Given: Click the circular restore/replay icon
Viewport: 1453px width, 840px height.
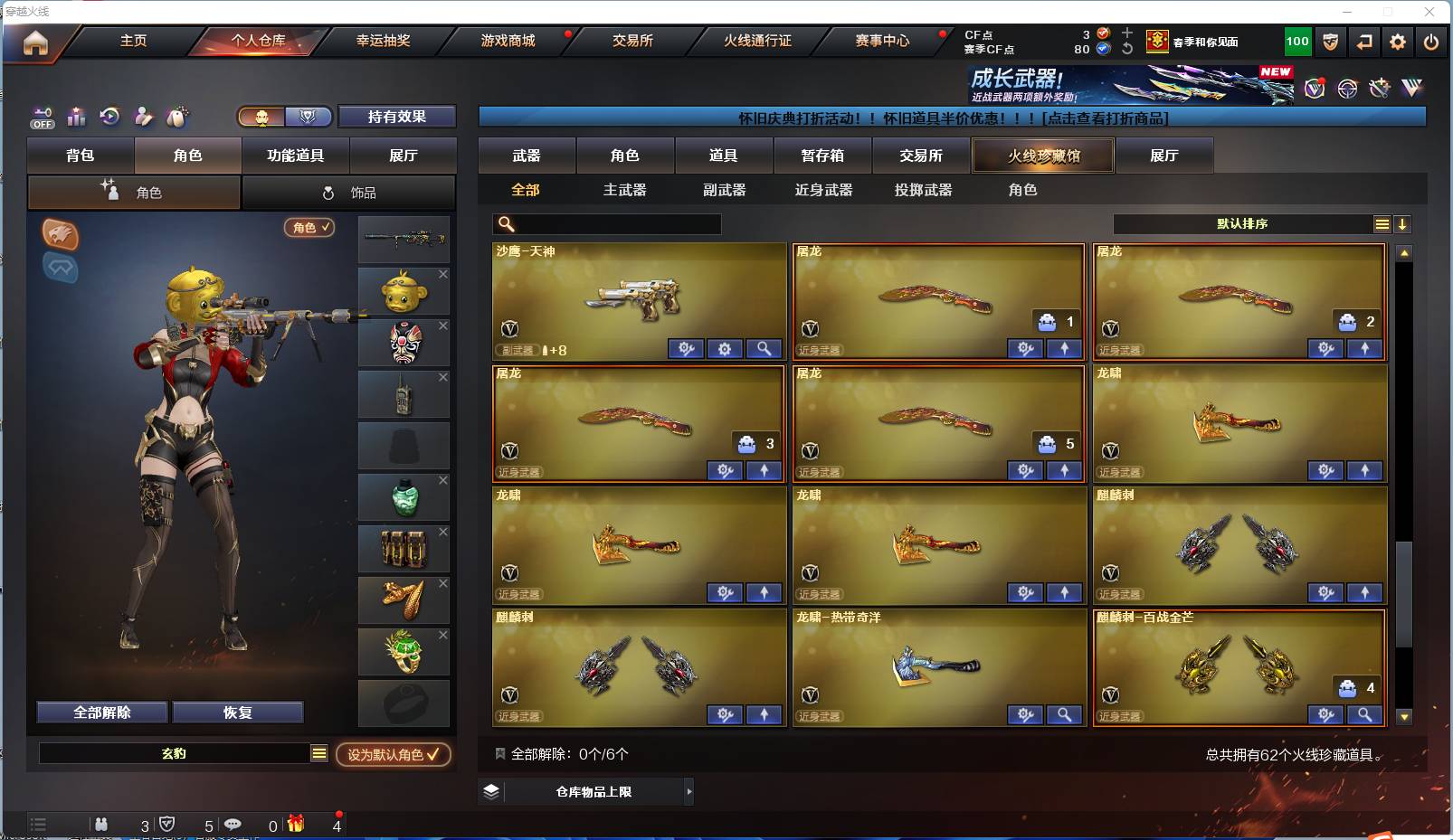Looking at the screenshot, I should (x=109, y=116).
